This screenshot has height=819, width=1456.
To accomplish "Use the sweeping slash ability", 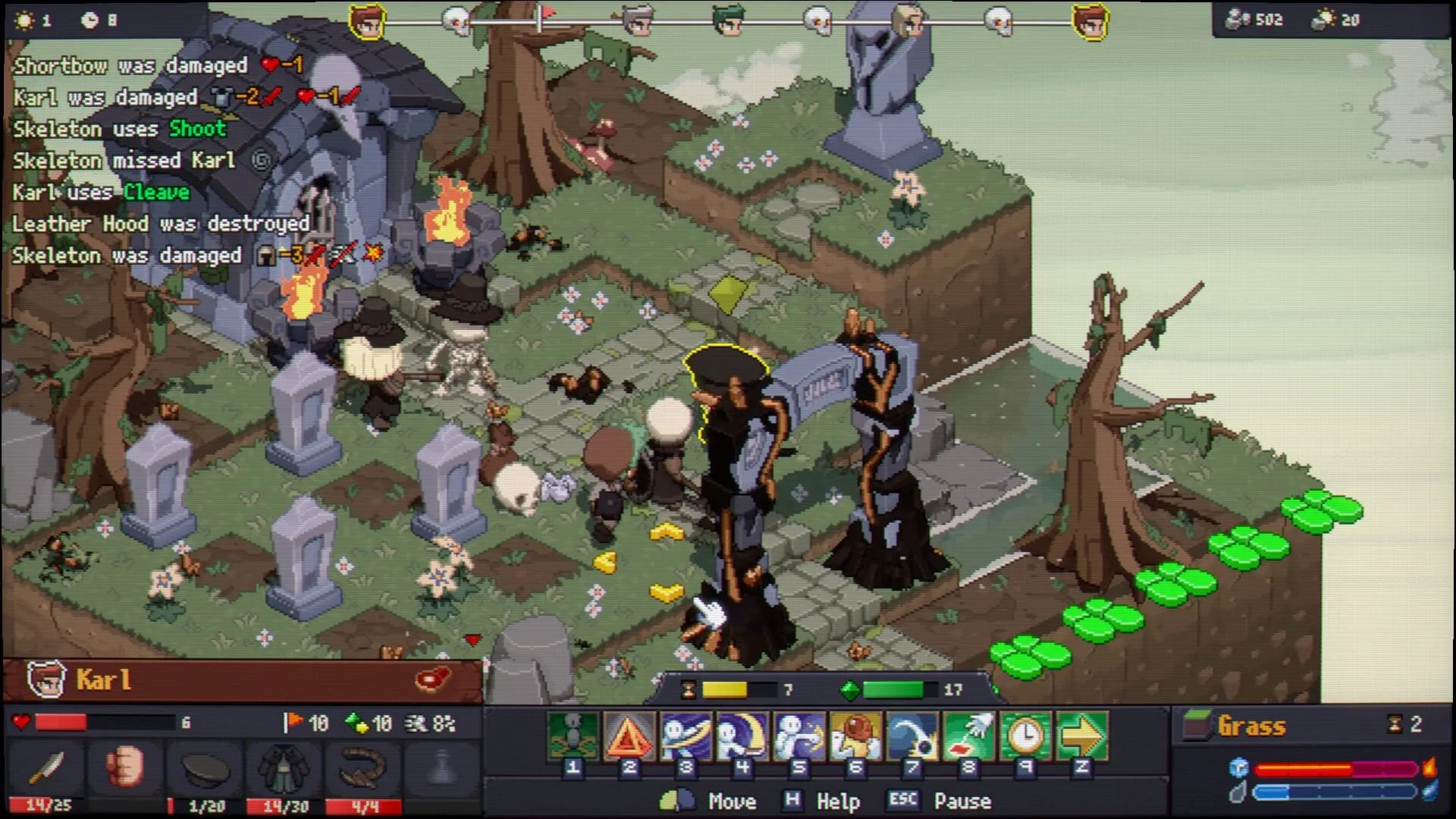I will [x=686, y=736].
